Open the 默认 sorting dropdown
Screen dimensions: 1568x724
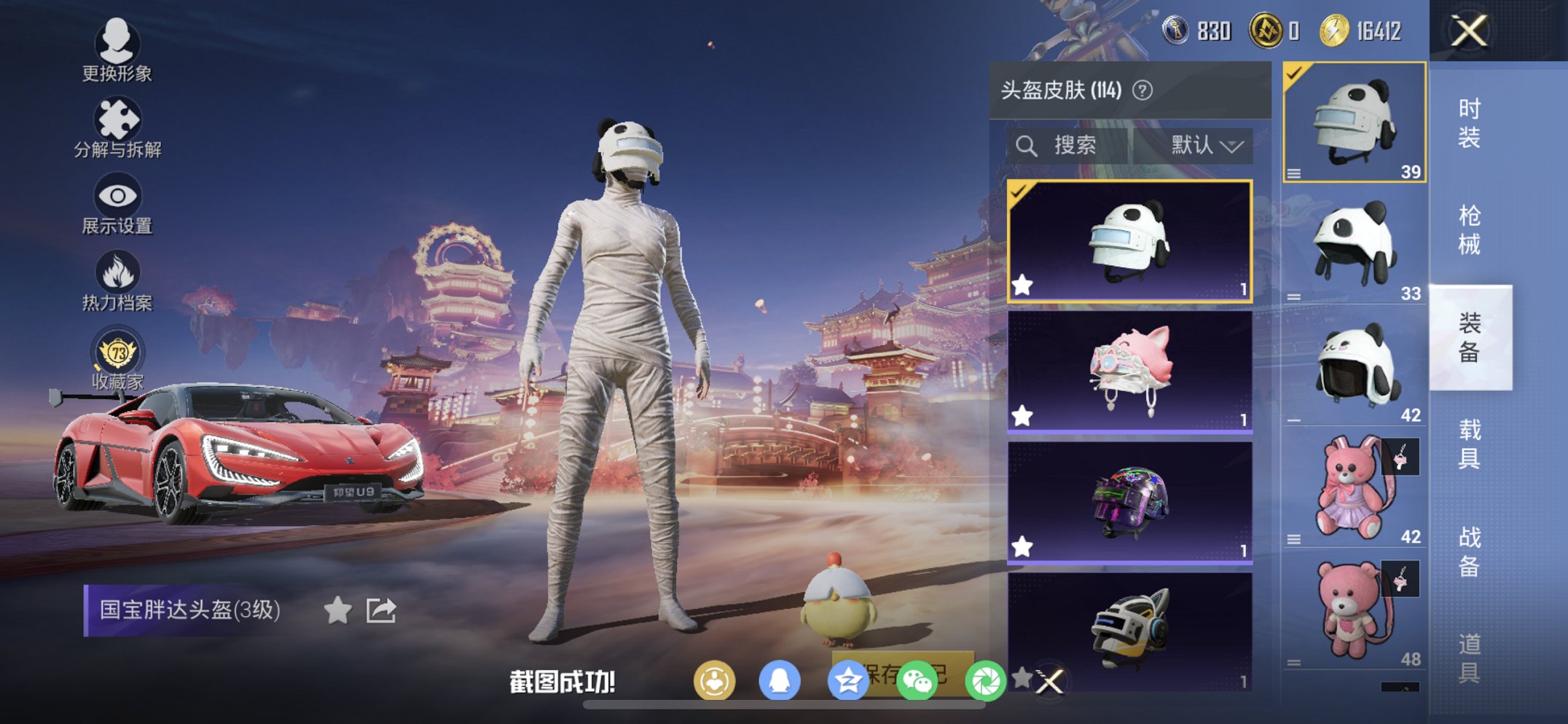[1204, 143]
